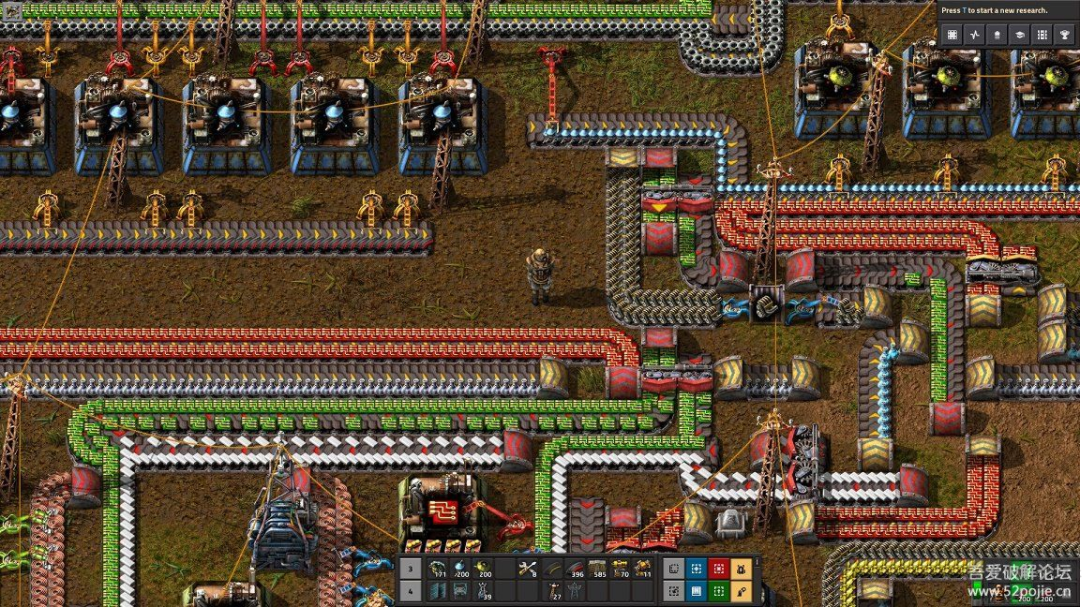Select the hotbar item with count 171

point(438,569)
